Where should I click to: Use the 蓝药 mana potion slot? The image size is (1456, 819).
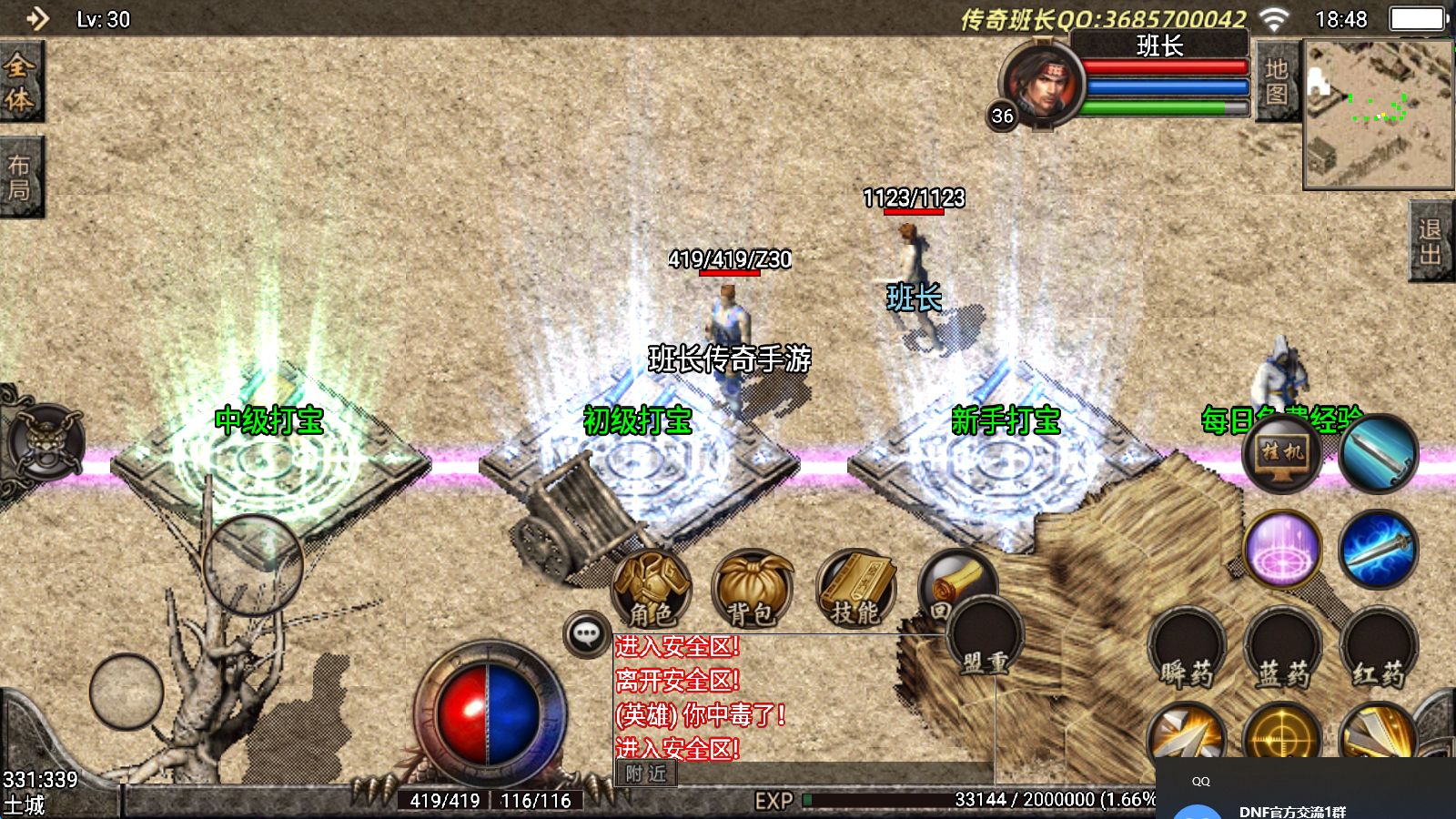point(1283,648)
